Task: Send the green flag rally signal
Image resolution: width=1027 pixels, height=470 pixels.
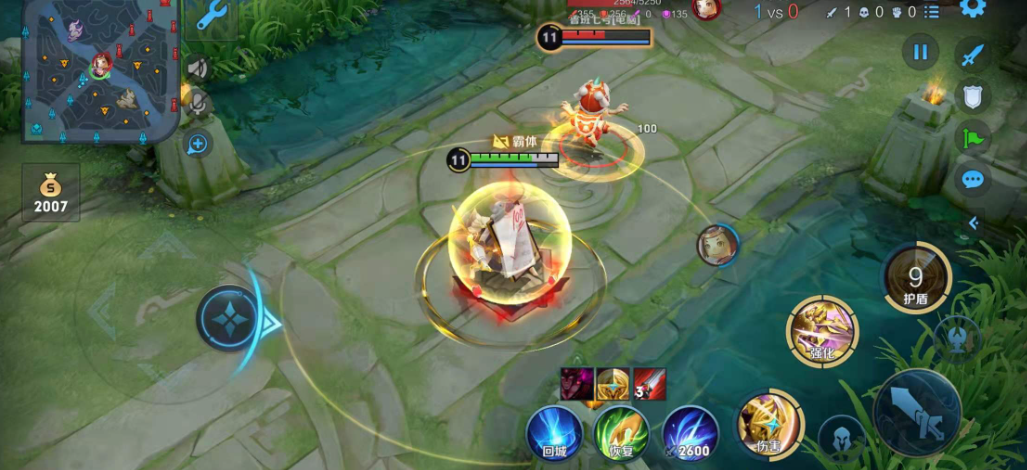Action: click(973, 138)
